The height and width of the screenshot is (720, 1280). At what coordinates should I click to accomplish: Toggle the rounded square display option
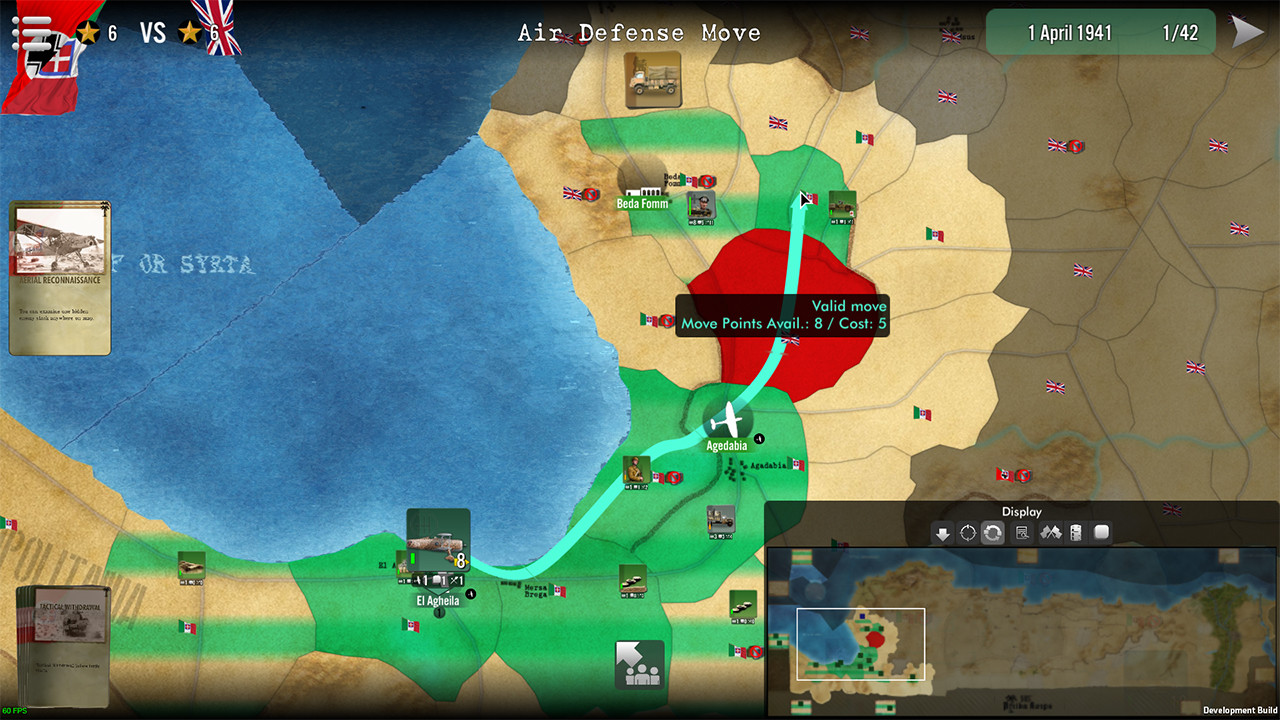tap(1102, 533)
